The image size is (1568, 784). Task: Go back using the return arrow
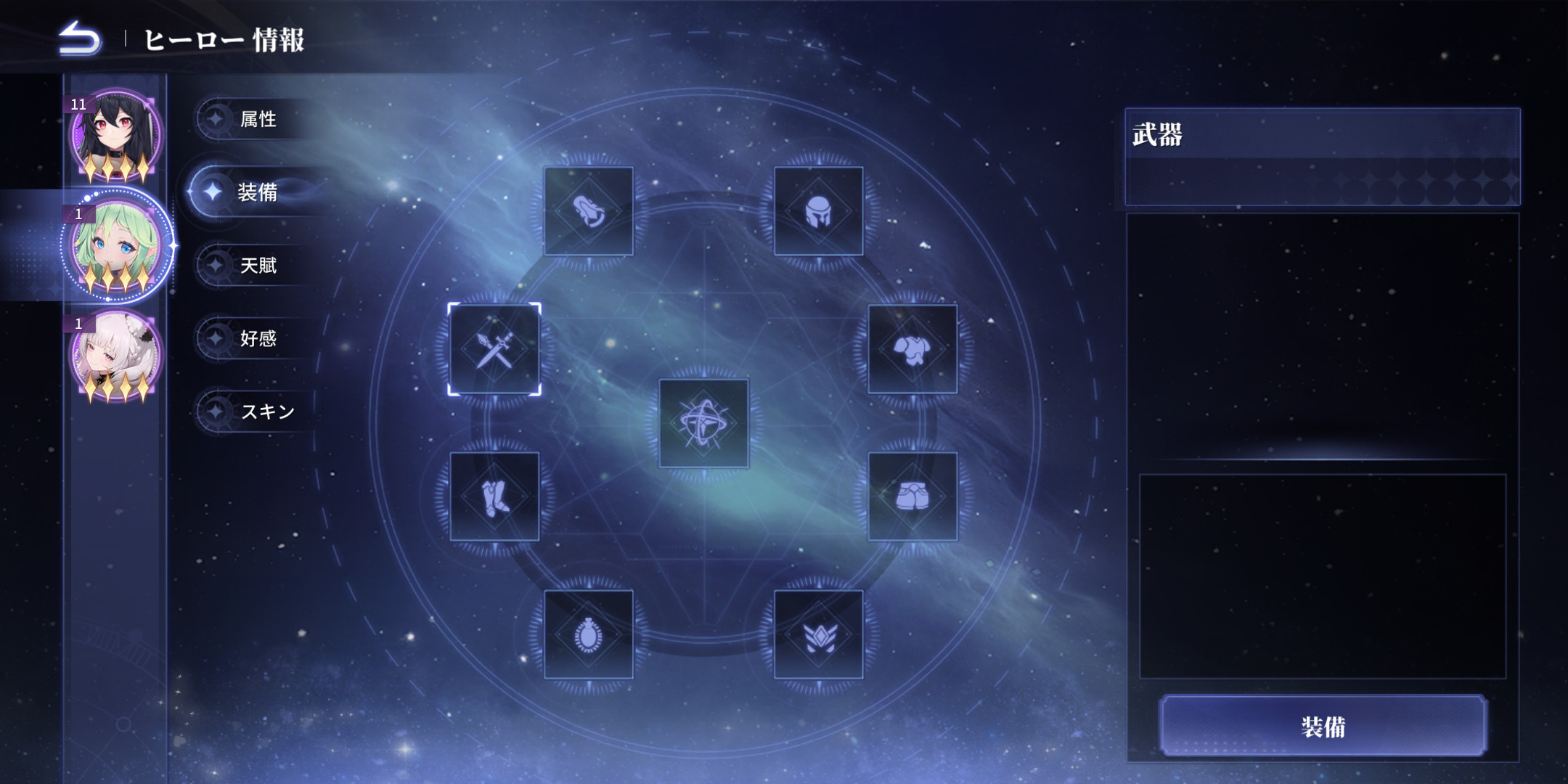pyautogui.click(x=80, y=38)
